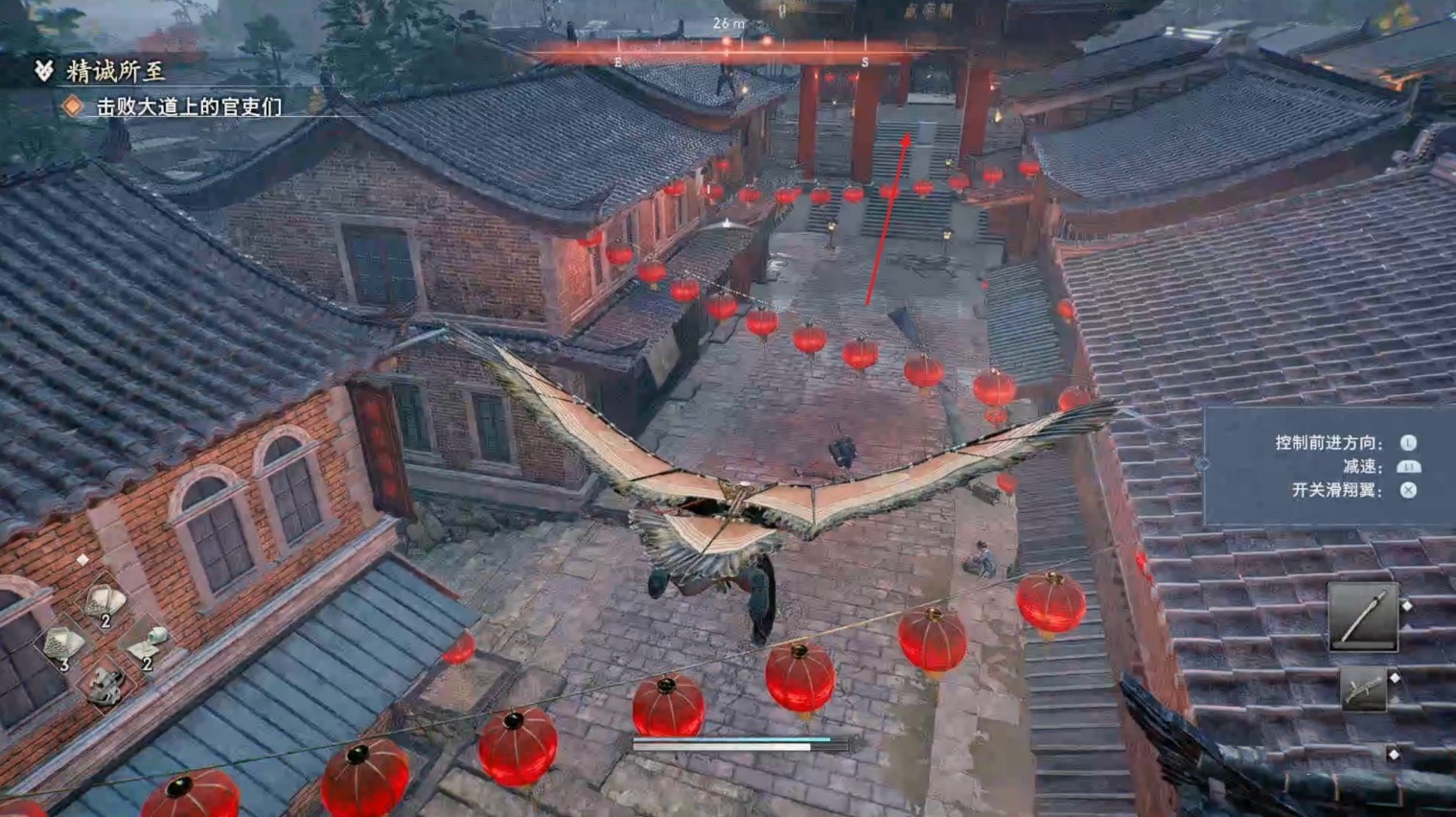Open the 精诚所至 quest tracker title
The image size is (1456, 817).
point(115,71)
